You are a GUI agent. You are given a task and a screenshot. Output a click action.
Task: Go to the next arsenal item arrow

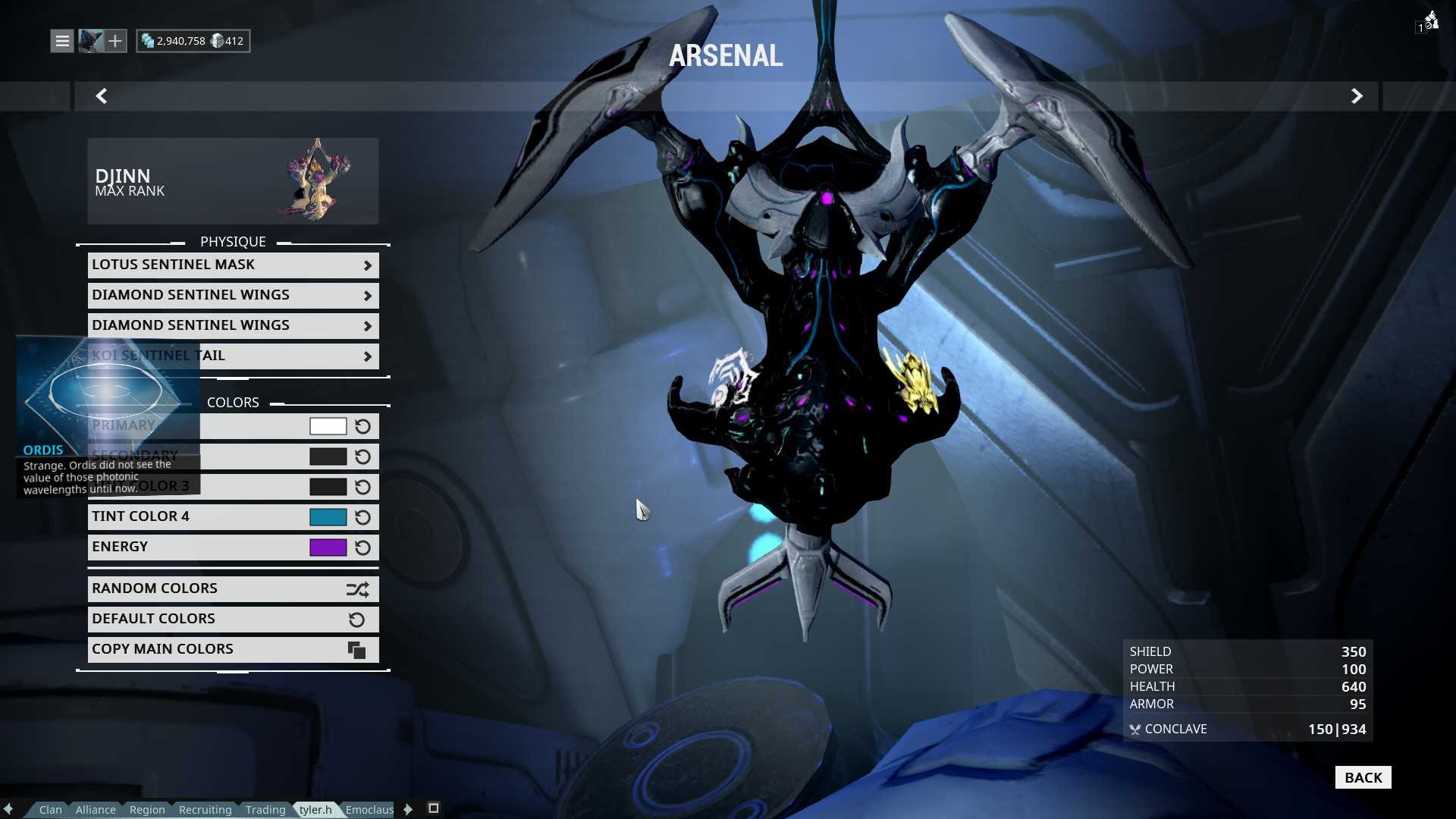pos(1357,96)
